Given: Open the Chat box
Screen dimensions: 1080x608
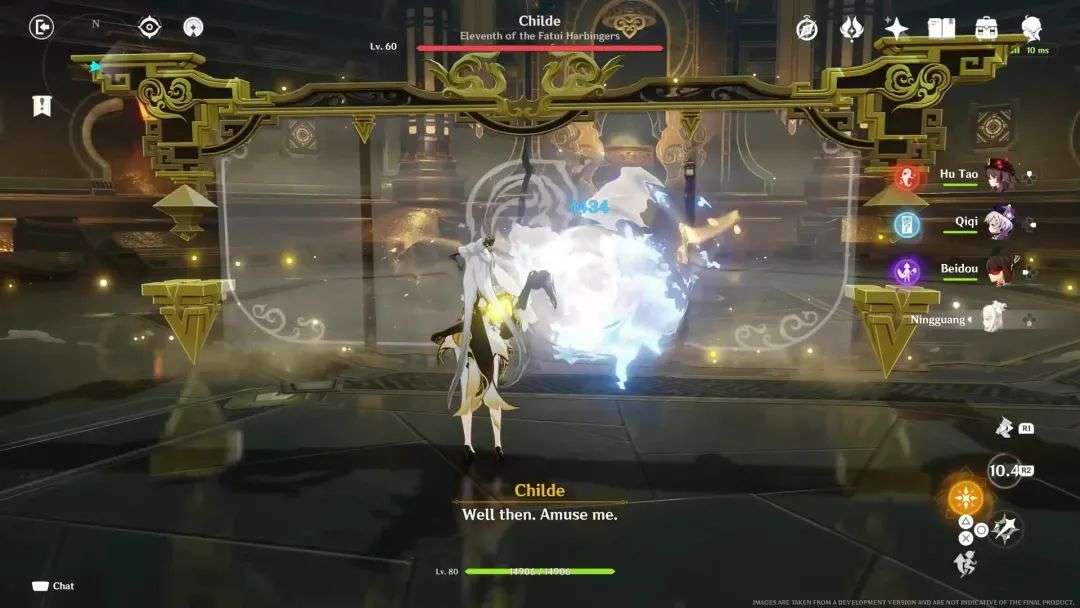Looking at the screenshot, I should click(x=53, y=586).
